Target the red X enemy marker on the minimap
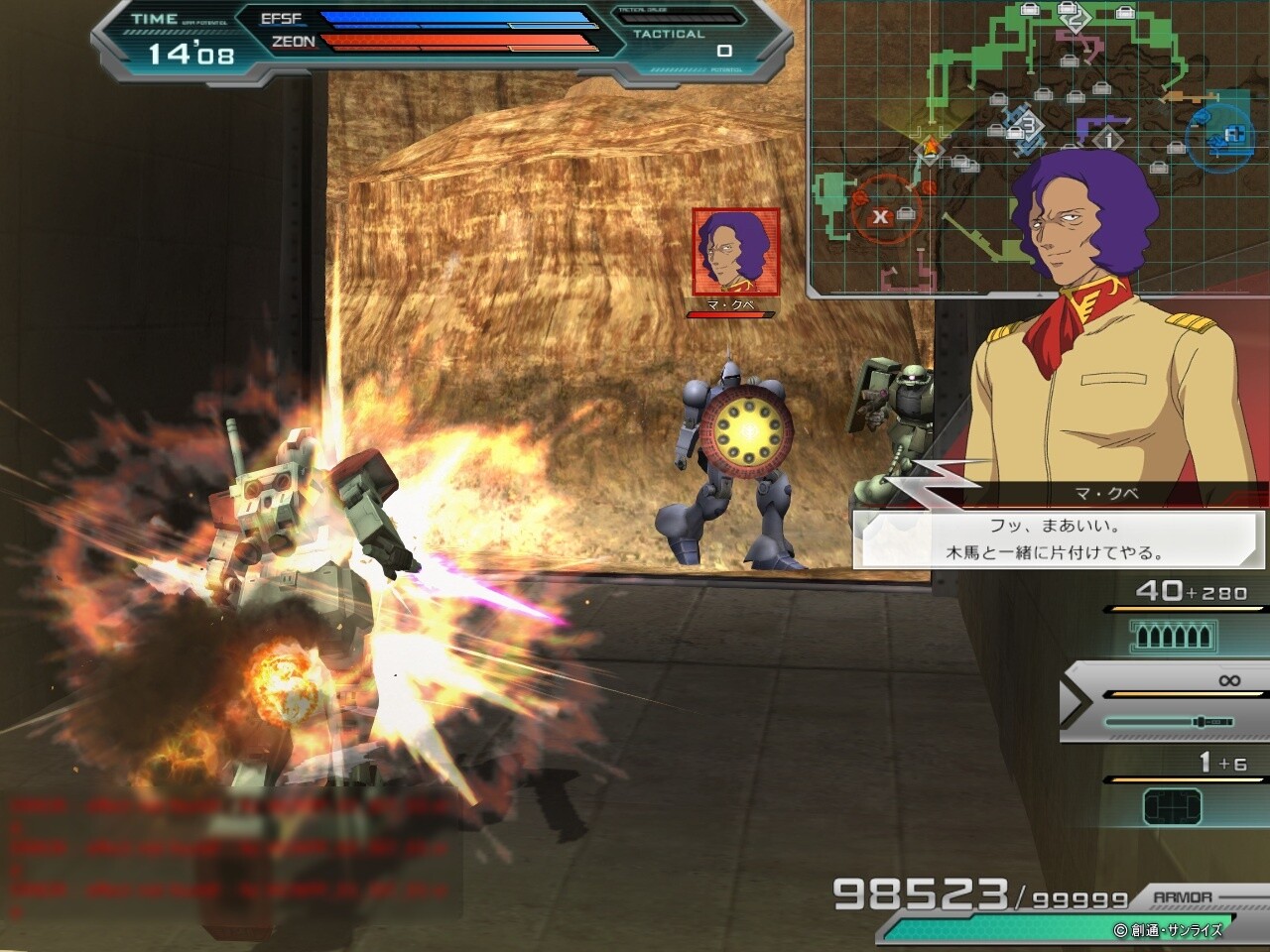 [x=880, y=215]
